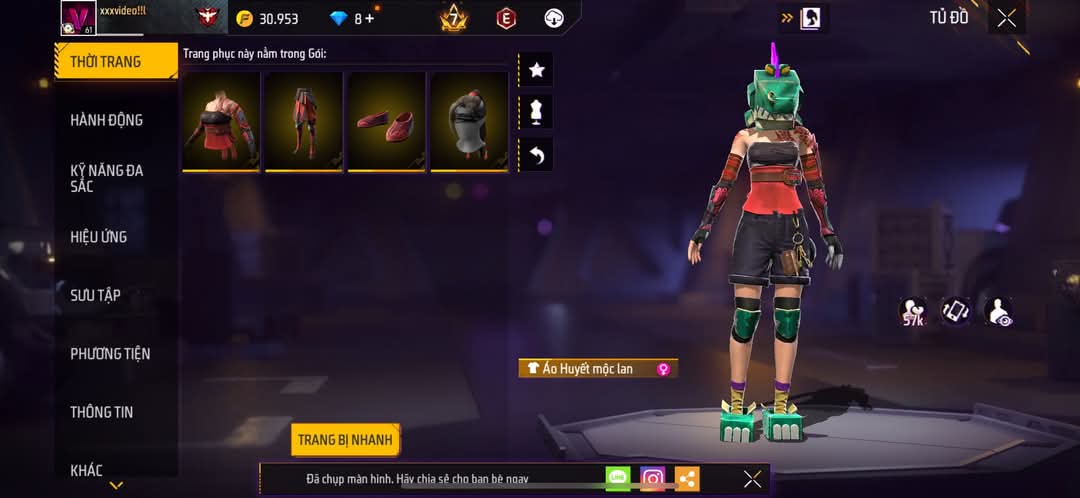Add diamonds with the plus button
The image size is (1080, 498).
click(x=370, y=19)
